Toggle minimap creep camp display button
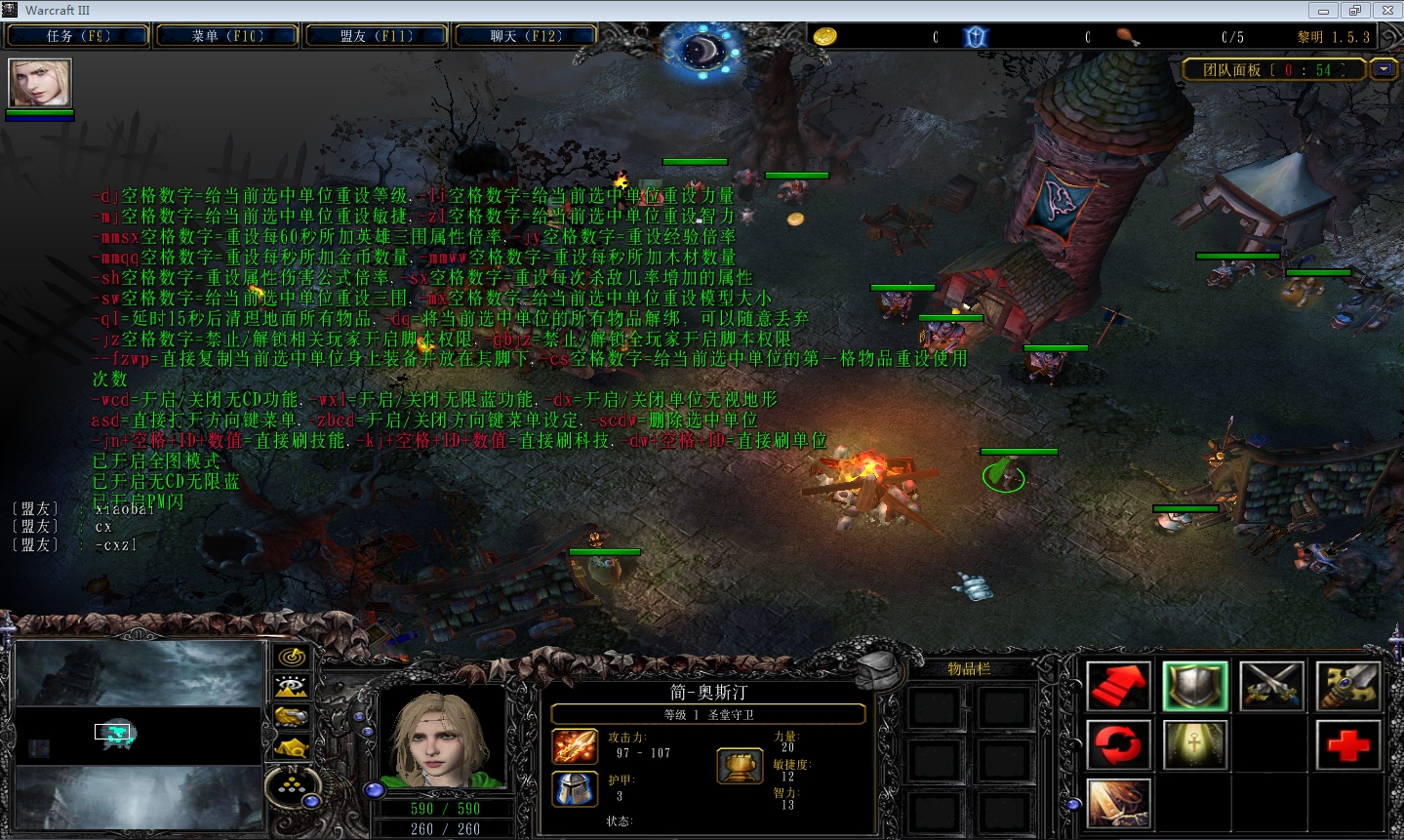 (x=292, y=747)
